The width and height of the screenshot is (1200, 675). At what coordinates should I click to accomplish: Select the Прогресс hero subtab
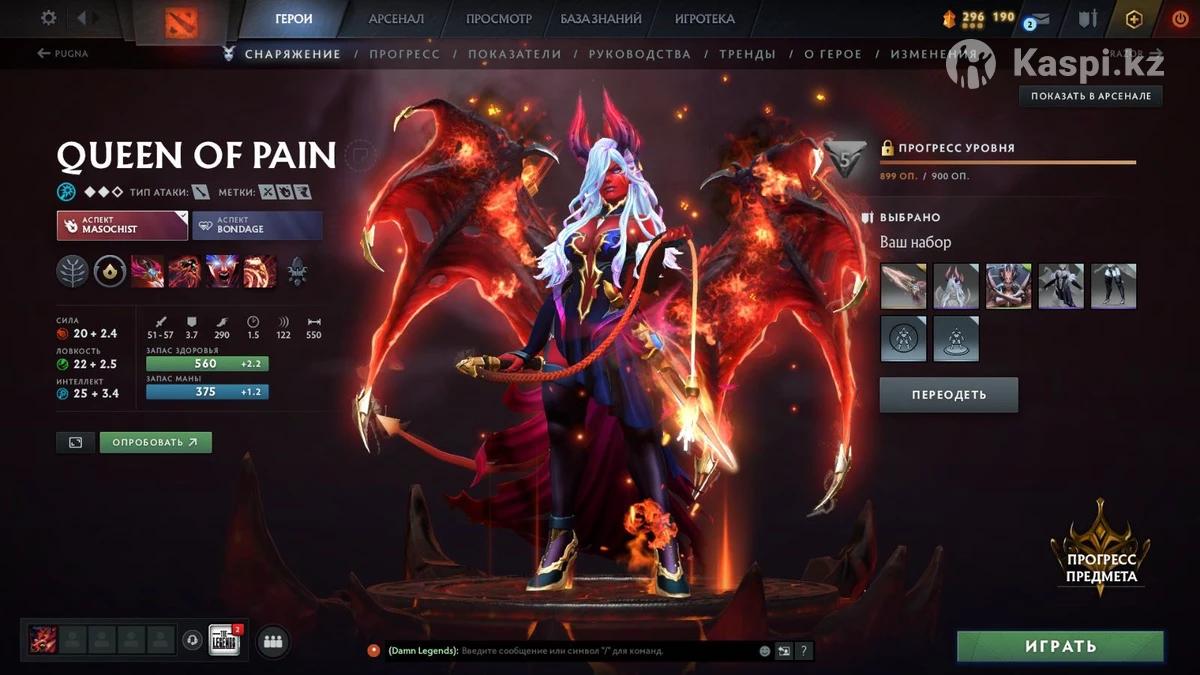pos(404,54)
